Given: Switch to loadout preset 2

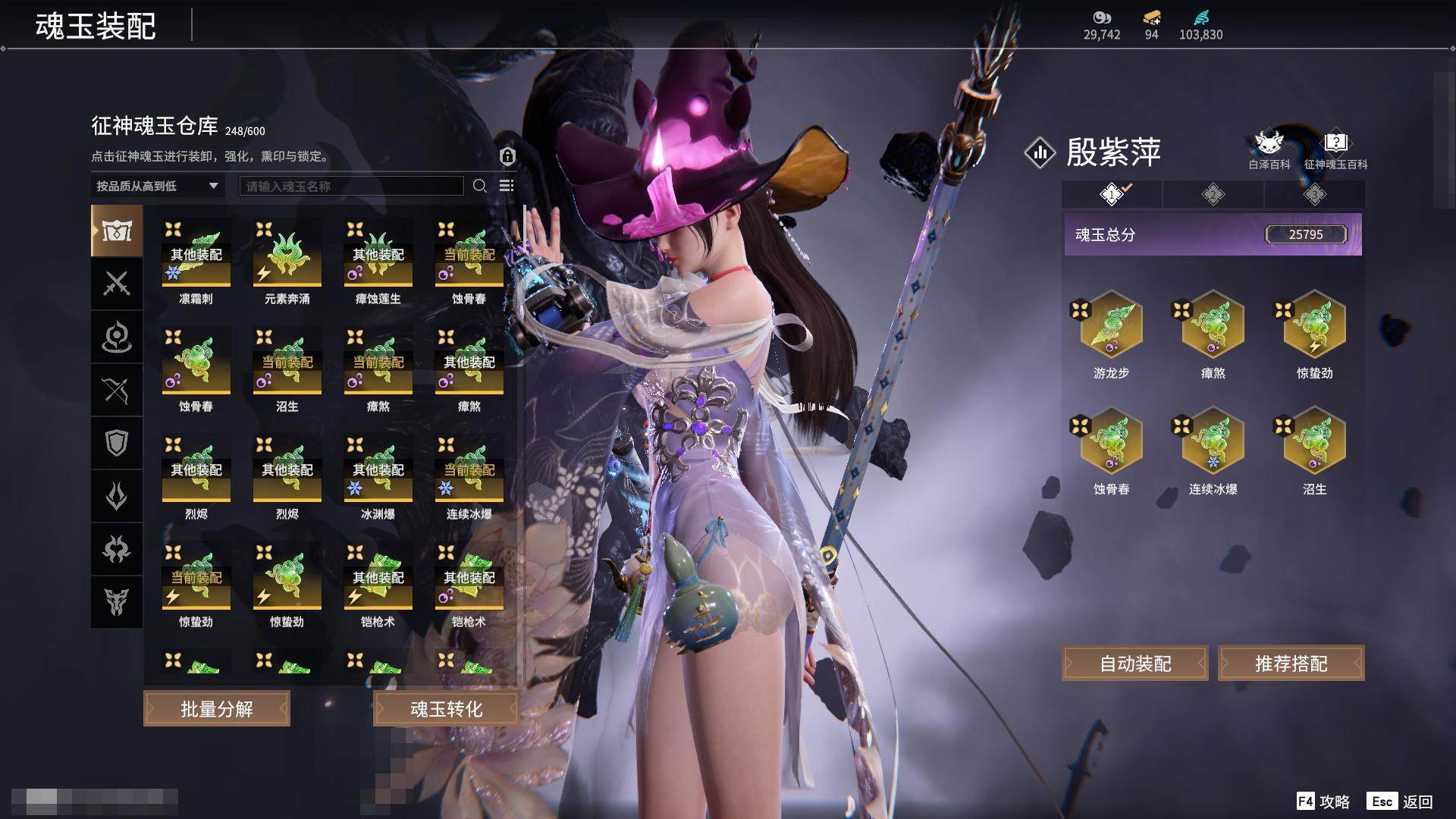Looking at the screenshot, I should (x=1213, y=195).
